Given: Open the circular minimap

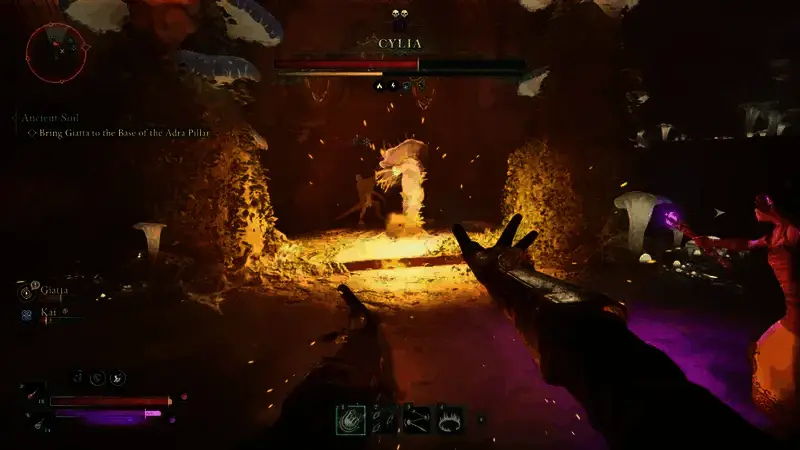Looking at the screenshot, I should (56, 52).
